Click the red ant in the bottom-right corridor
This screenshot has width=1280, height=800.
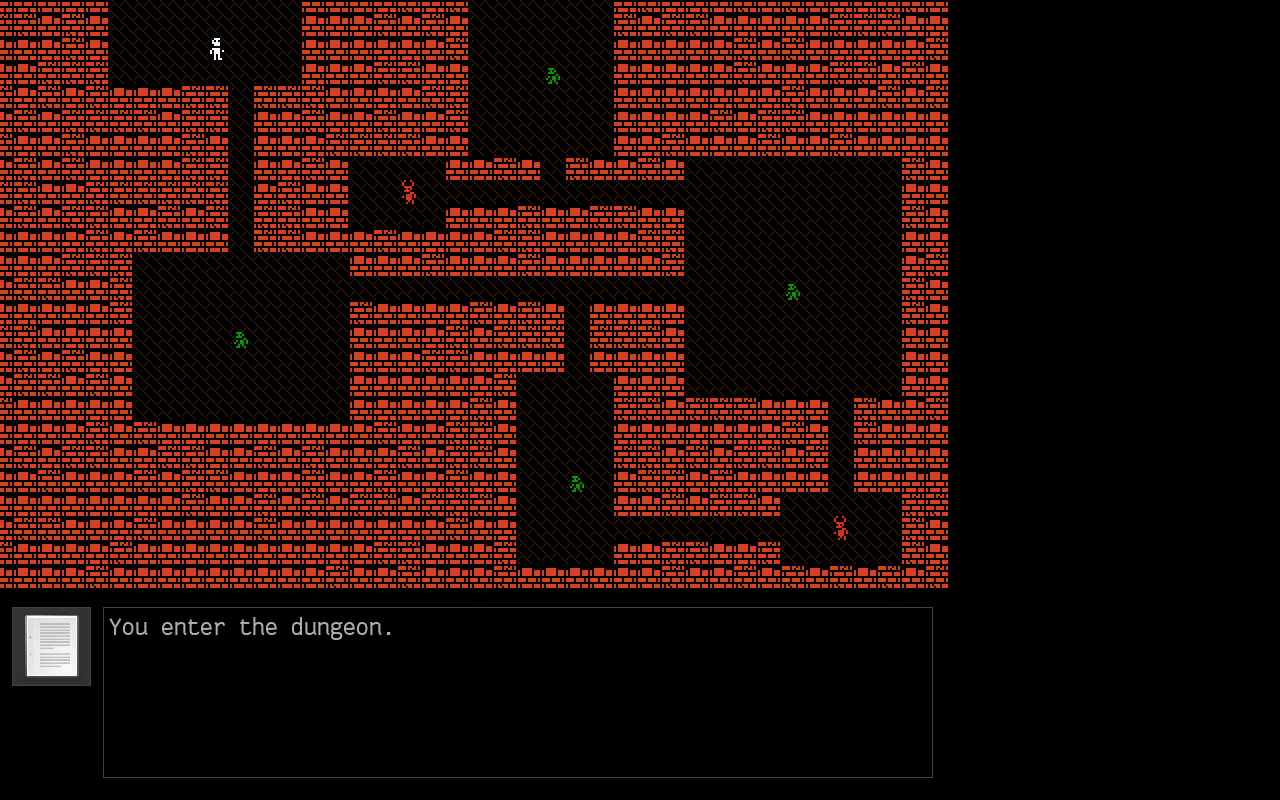(x=840, y=527)
